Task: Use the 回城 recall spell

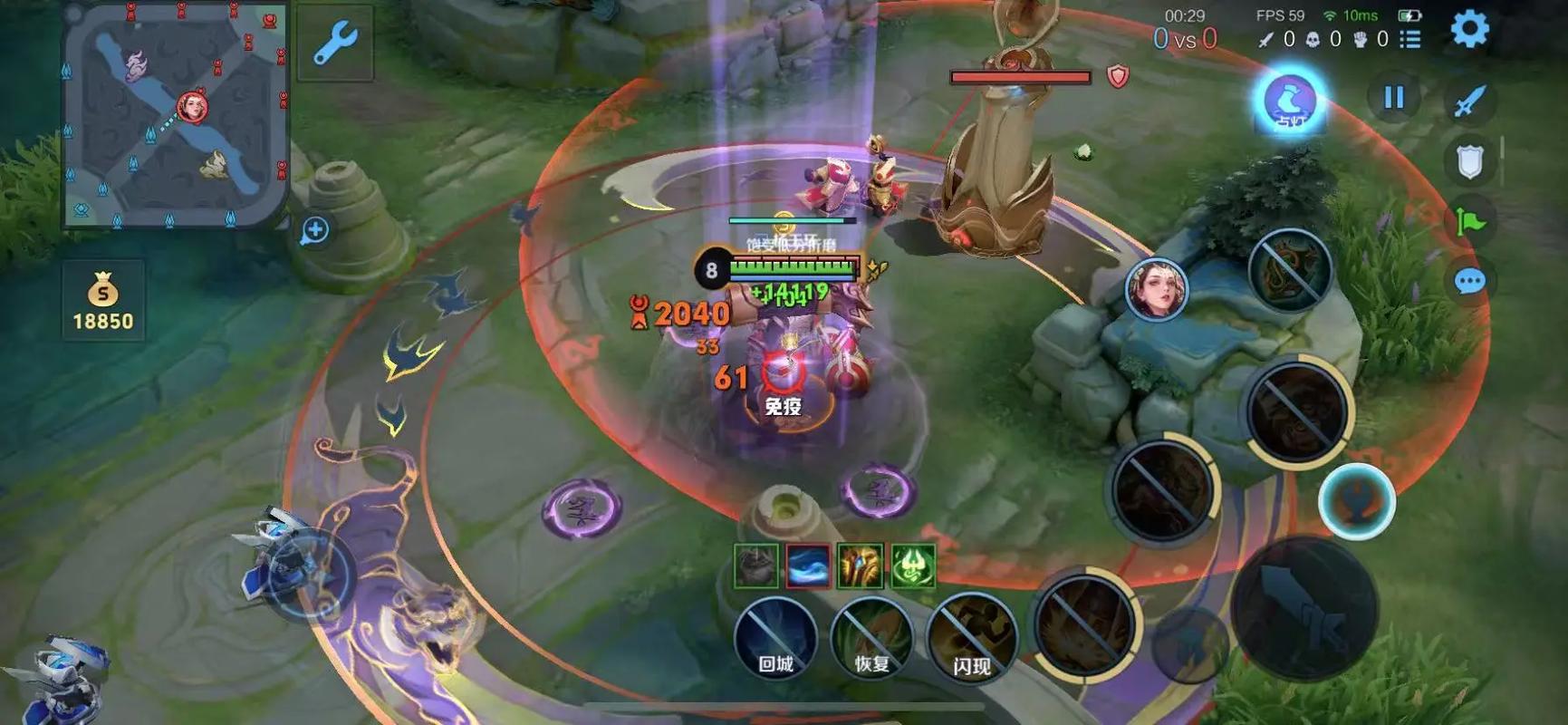Action: [x=775, y=638]
